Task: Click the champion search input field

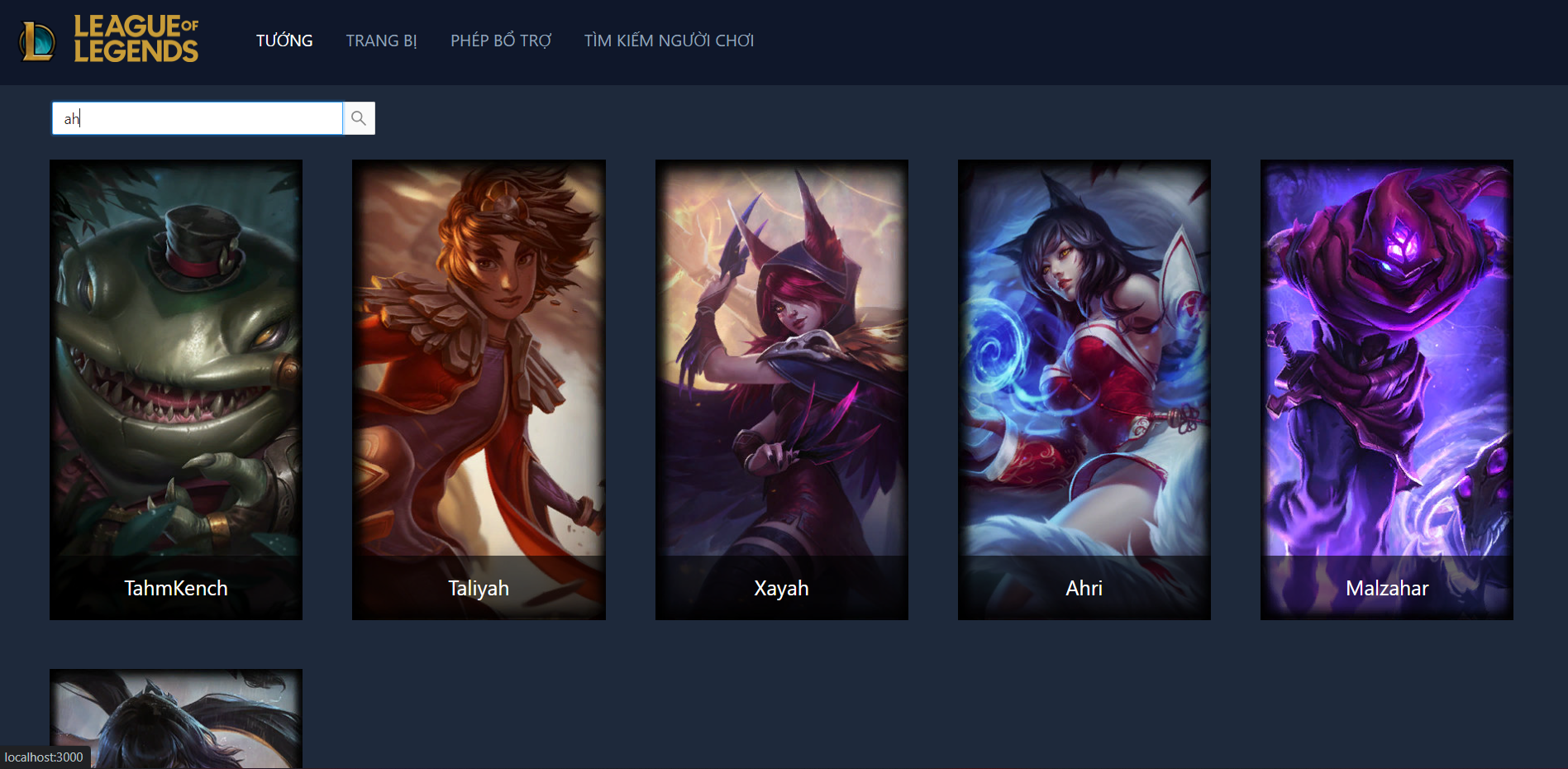Action: pos(197,118)
